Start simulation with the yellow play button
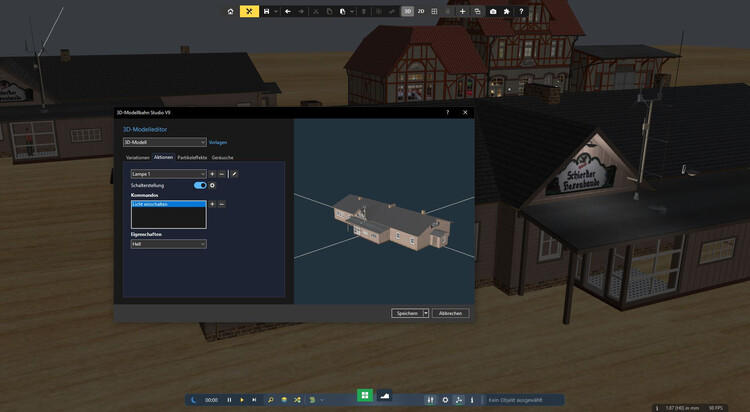The height and width of the screenshot is (412, 750). pyautogui.click(x=241, y=399)
